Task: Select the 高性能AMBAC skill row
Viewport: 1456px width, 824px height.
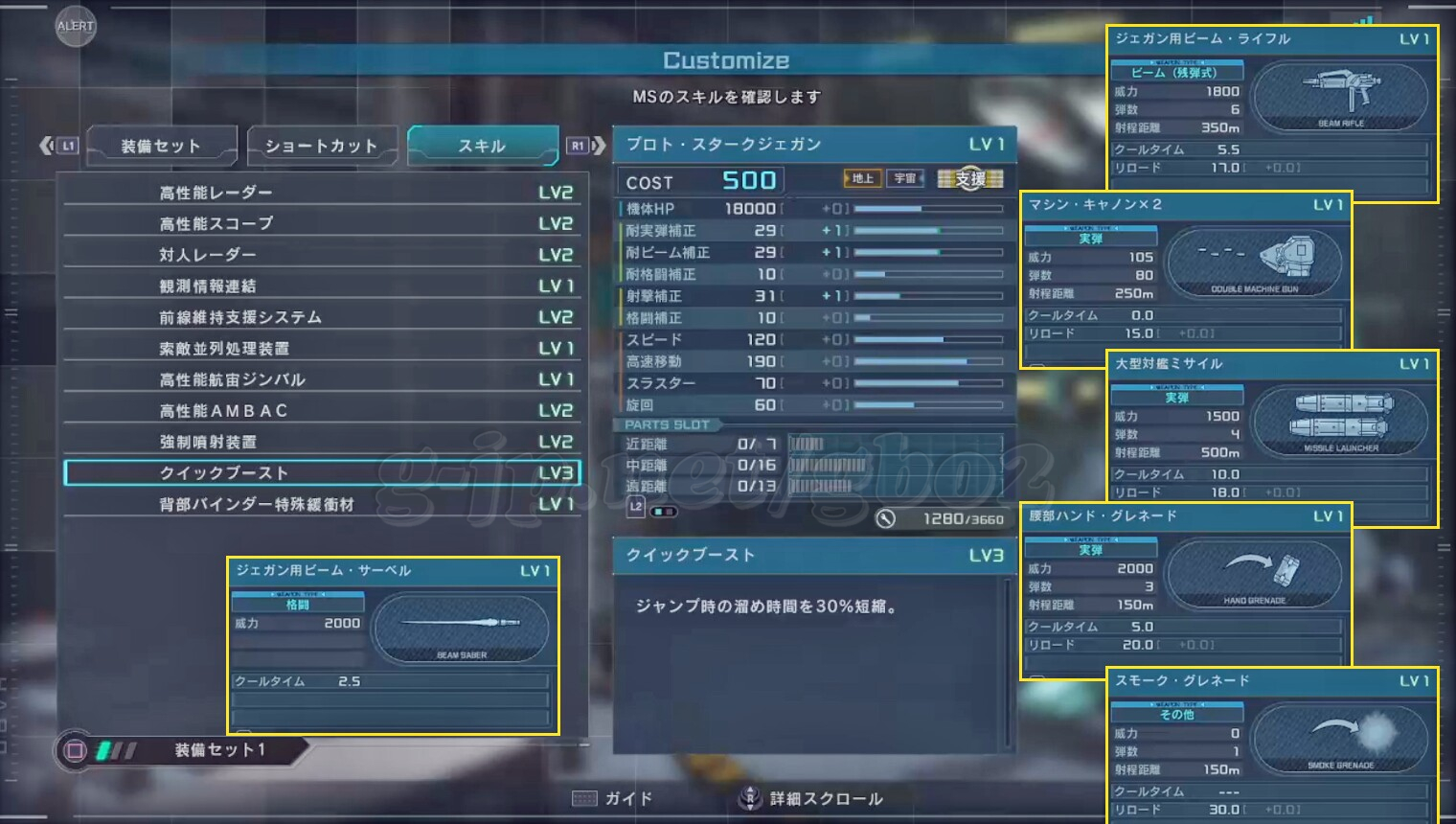Action: tap(321, 410)
